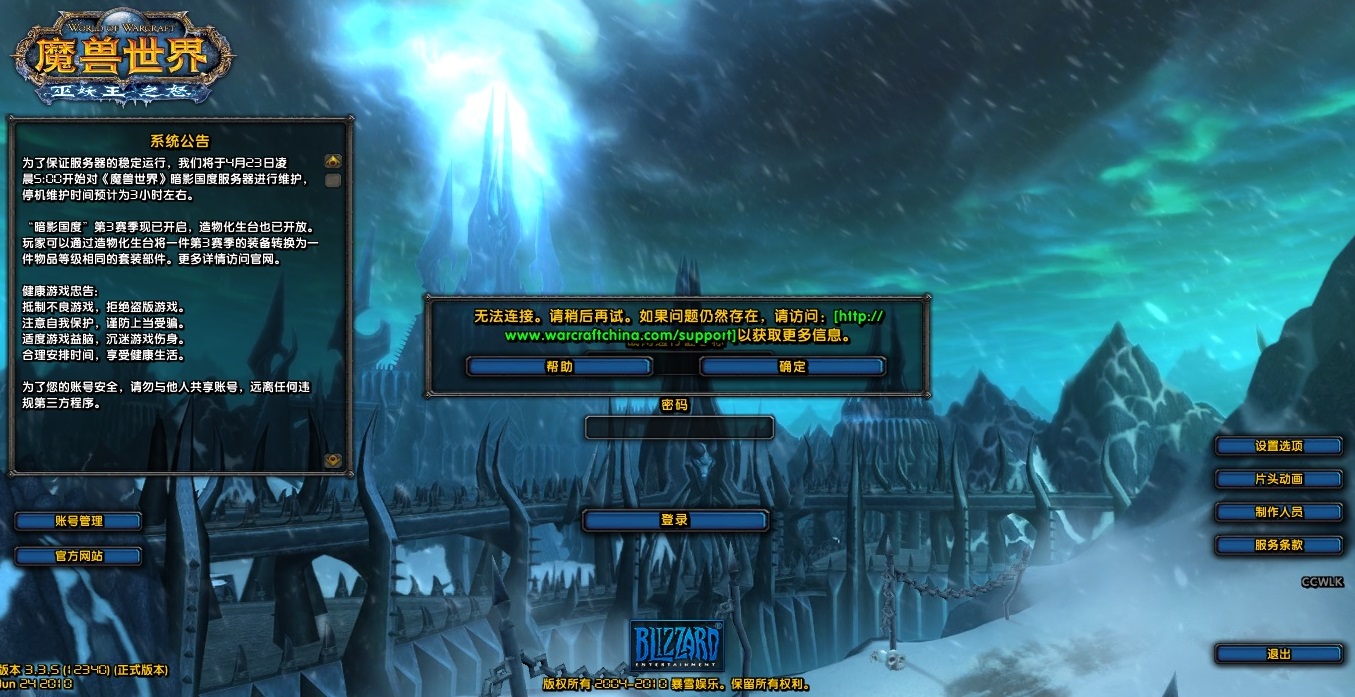This screenshot has height=697, width=1355.
Task: Open 账号管理 account management
Action: coord(78,521)
